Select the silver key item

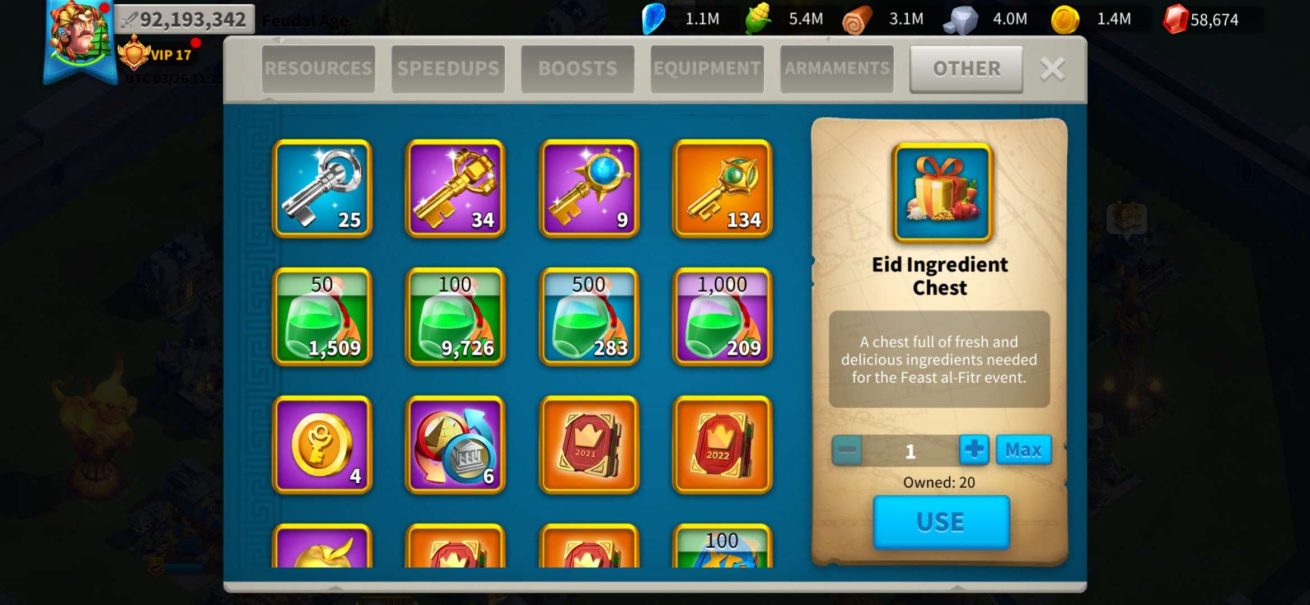point(322,188)
